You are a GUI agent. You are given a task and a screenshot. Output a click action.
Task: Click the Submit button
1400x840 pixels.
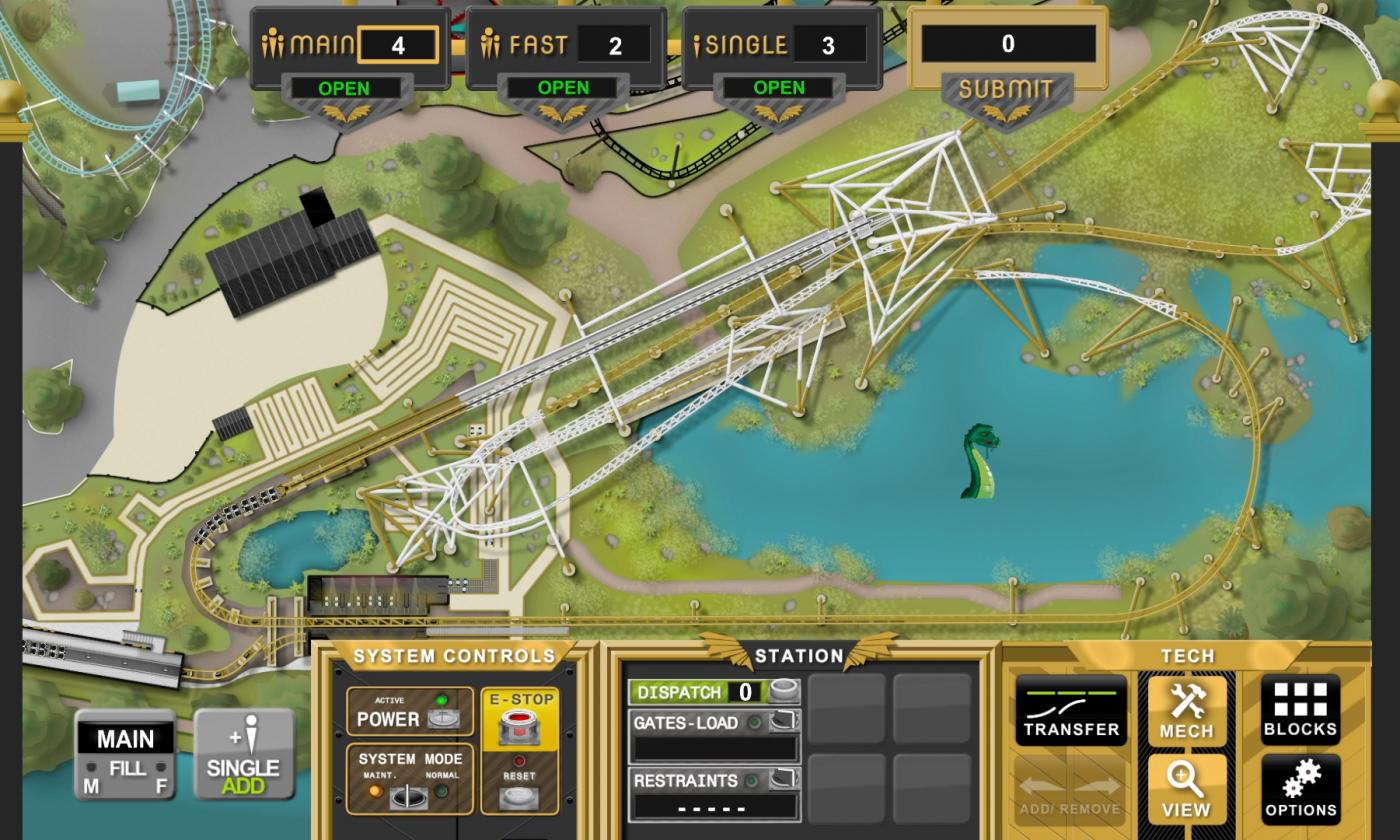pos(1006,90)
